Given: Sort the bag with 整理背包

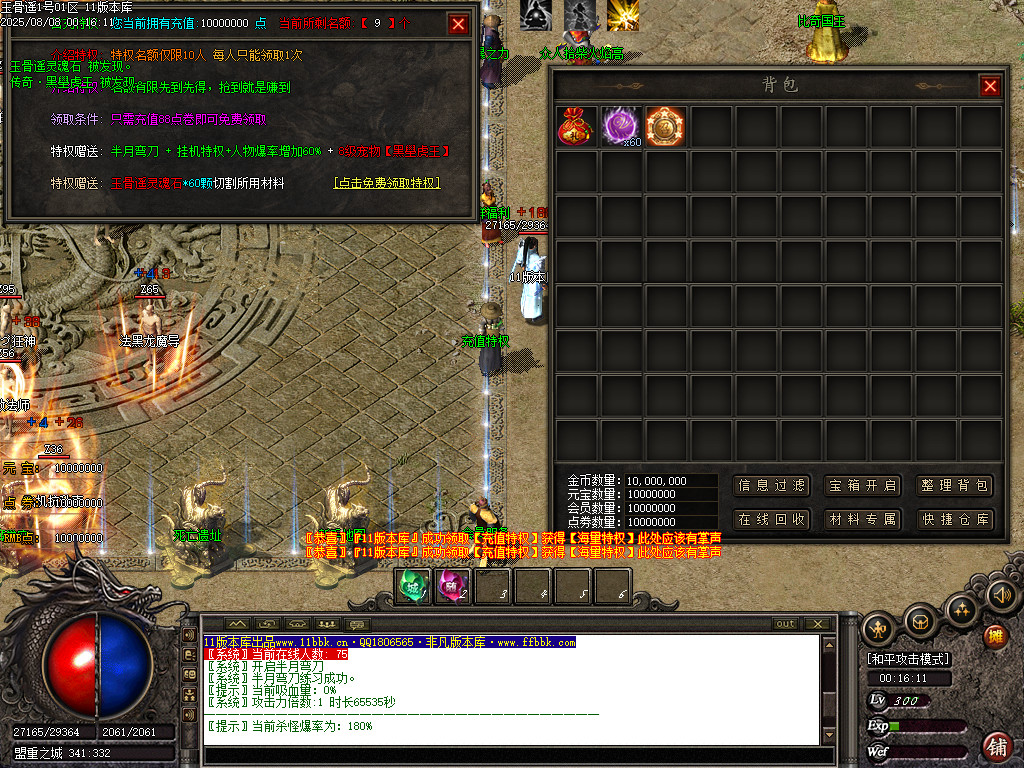Looking at the screenshot, I should tap(954, 486).
